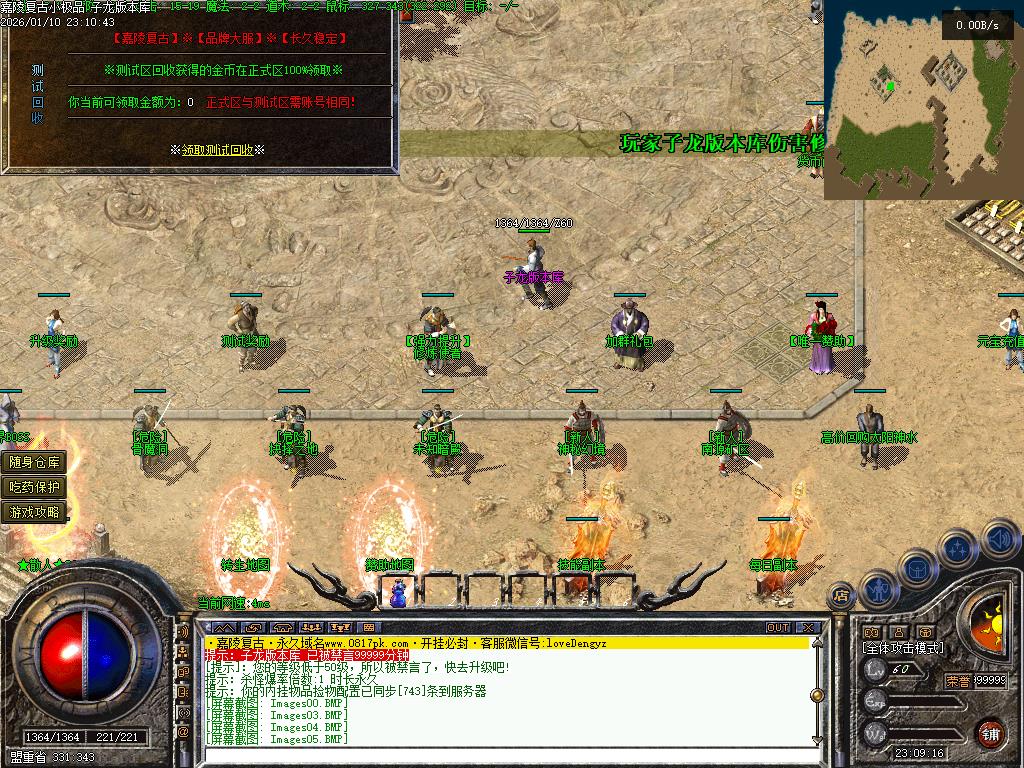Use the blue potion in the belt slot
Viewport: 1024px width, 768px height.
click(x=400, y=592)
